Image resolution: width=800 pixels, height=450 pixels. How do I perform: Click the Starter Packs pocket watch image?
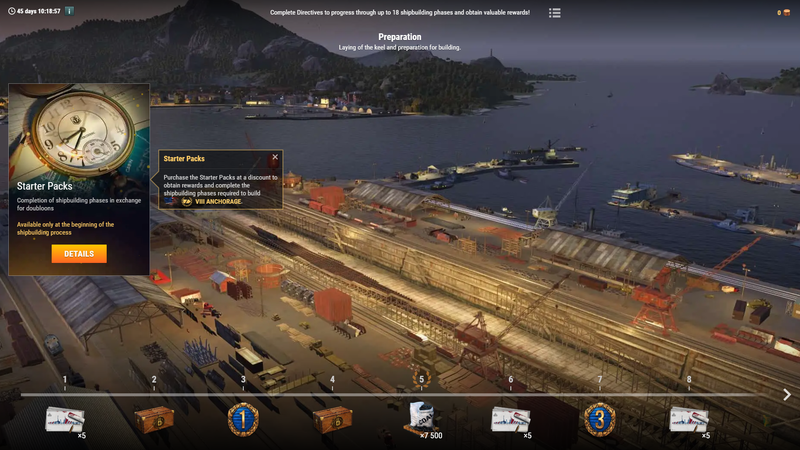coord(79,130)
